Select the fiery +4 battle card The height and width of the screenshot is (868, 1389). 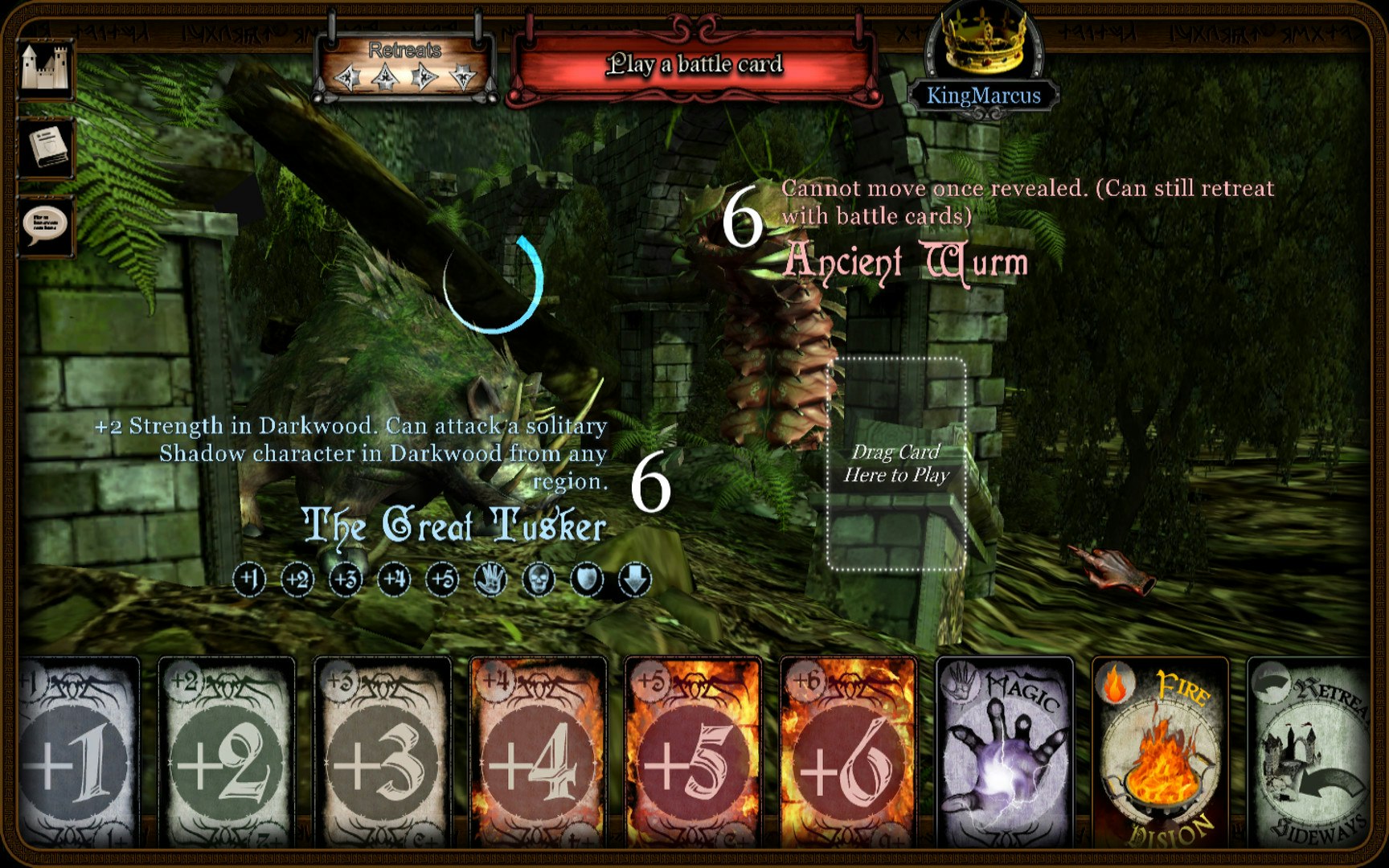click(537, 754)
